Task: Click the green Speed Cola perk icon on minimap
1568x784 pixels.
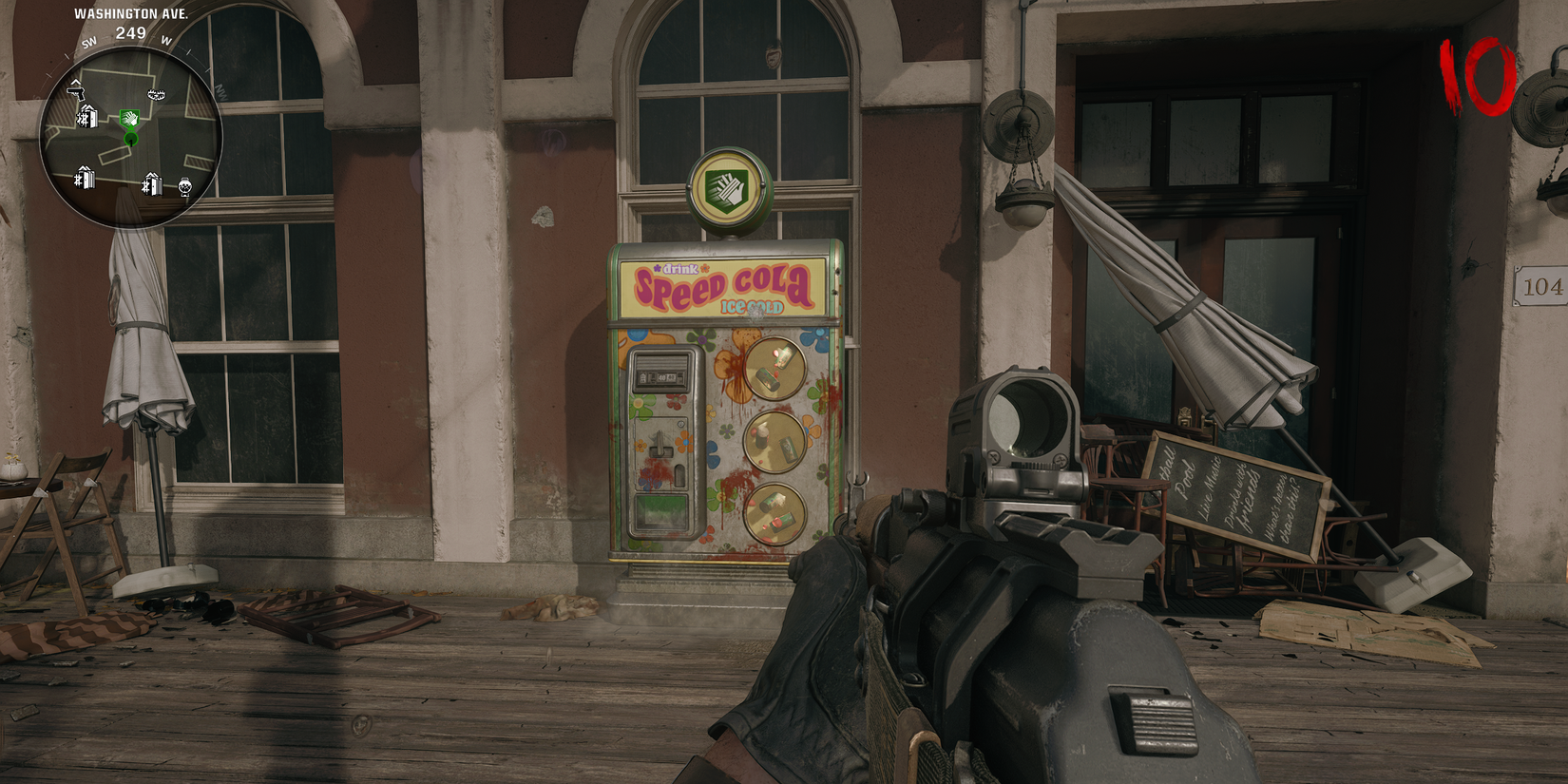Action: tap(129, 118)
